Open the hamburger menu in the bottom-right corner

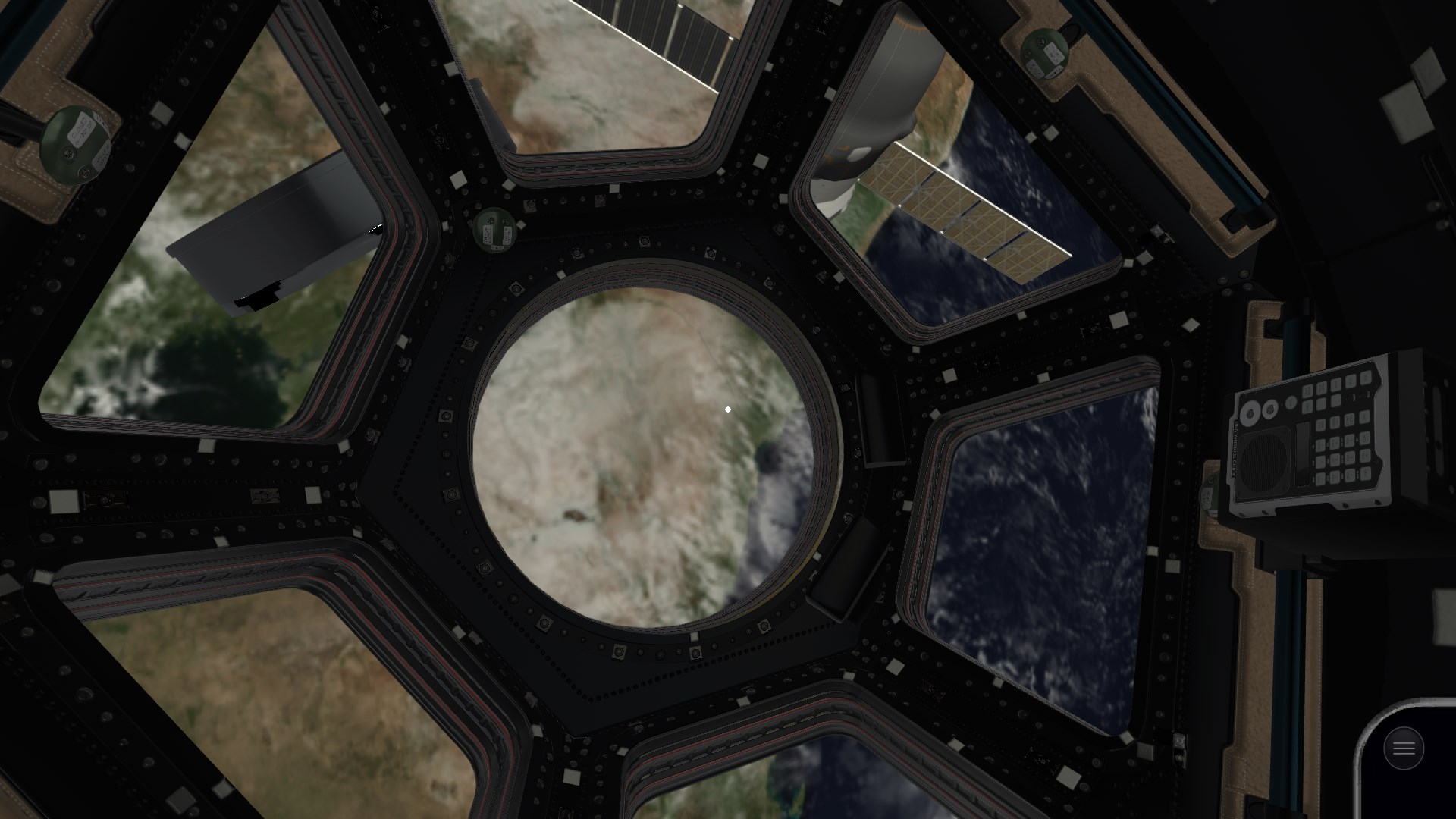[x=1402, y=748]
